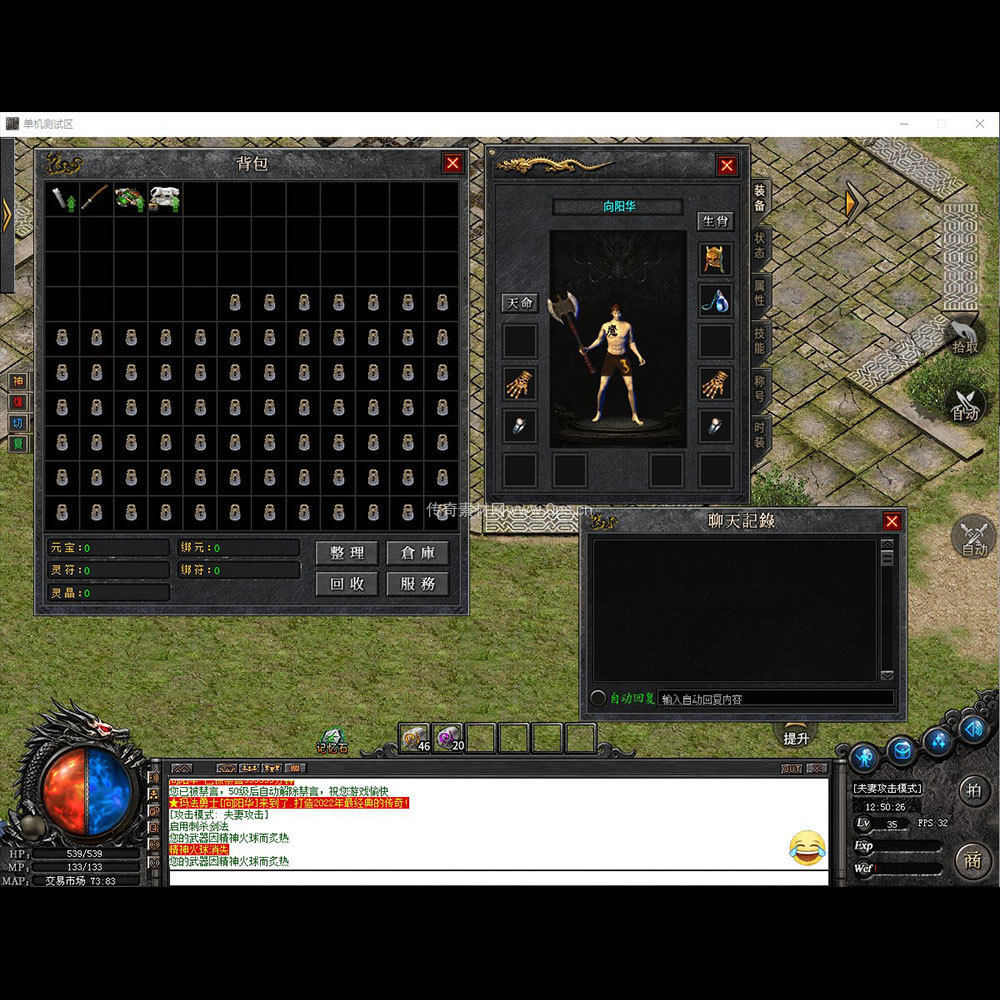Close the 背包 backpack window
Image resolution: width=1000 pixels, height=1000 pixels.
point(453,163)
